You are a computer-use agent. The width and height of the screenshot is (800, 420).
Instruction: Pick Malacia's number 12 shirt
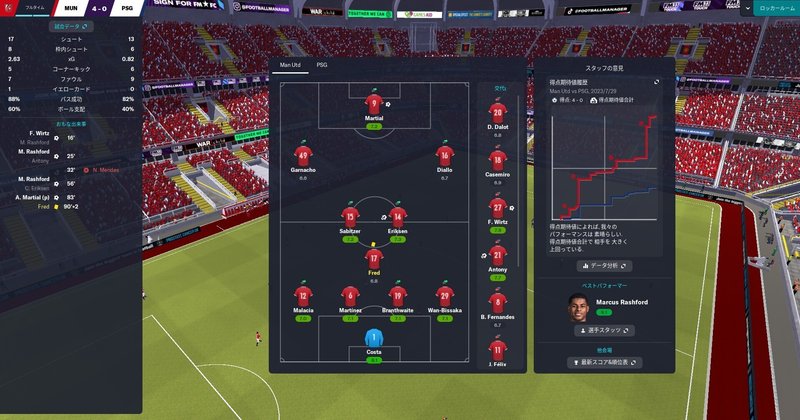(303, 295)
